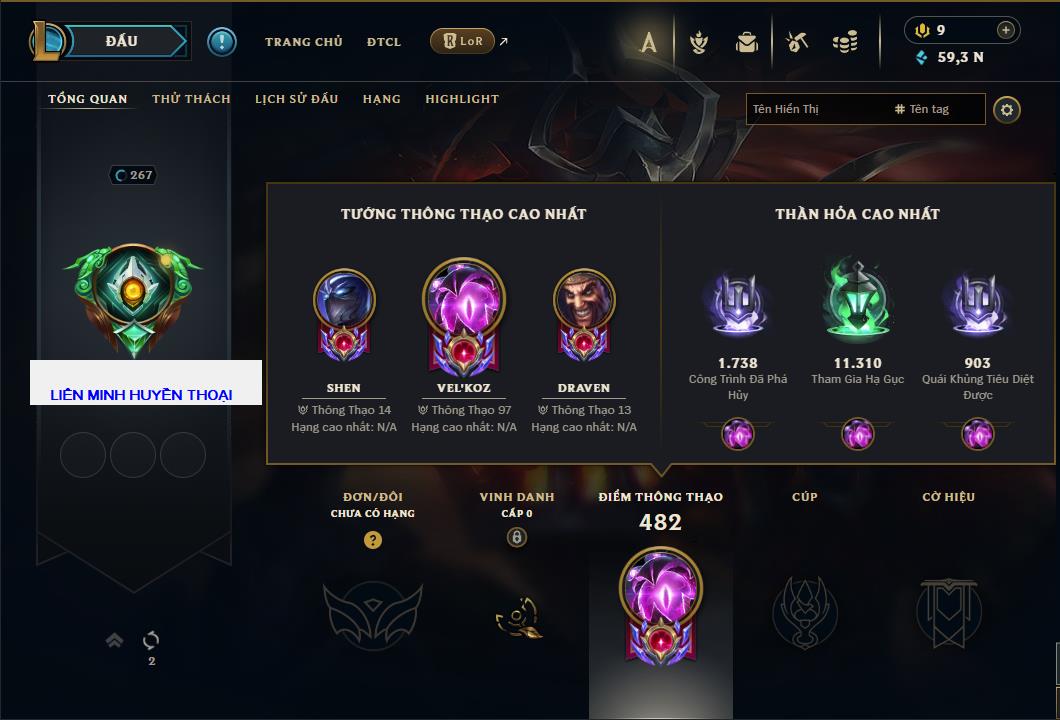The image size is (1060, 720).
Task: Click the Tên Hiển Thị search field
Action: pos(815,109)
